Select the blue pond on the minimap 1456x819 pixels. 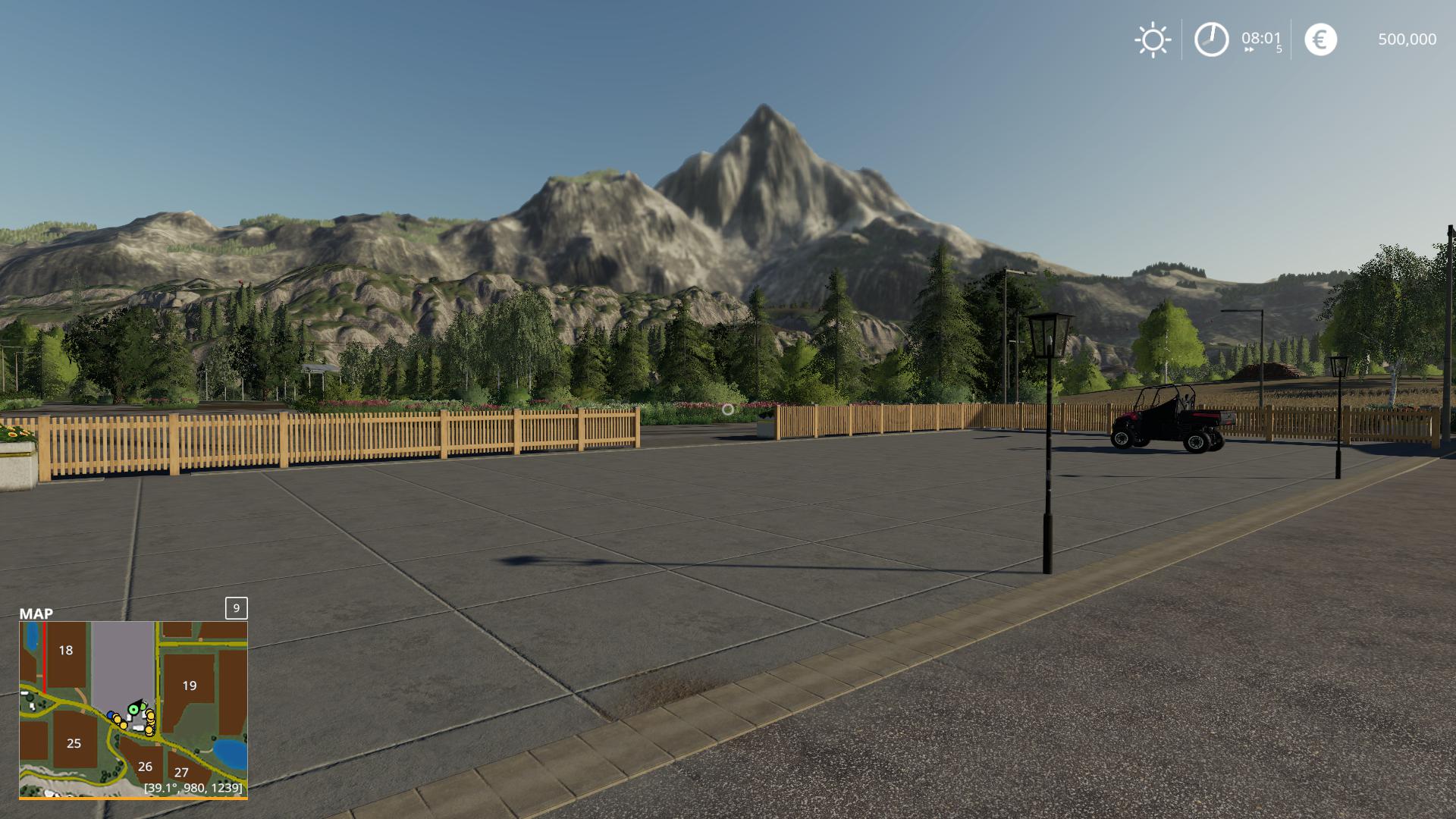230,752
